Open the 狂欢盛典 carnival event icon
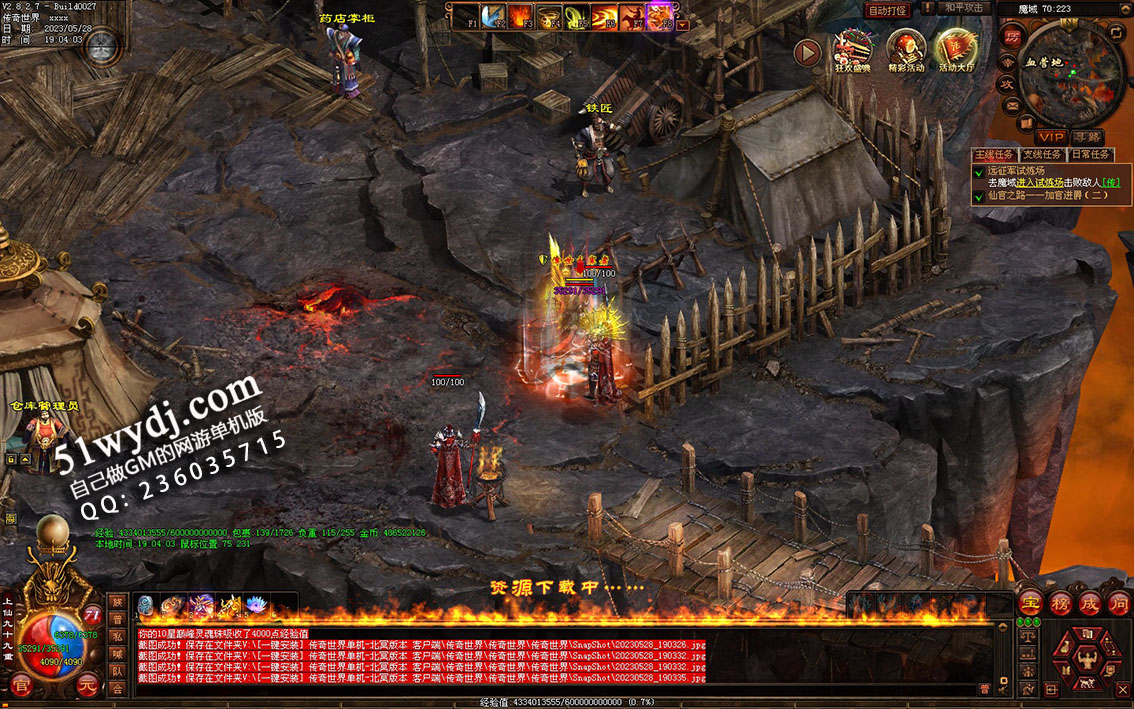The image size is (1134, 709). click(x=853, y=50)
